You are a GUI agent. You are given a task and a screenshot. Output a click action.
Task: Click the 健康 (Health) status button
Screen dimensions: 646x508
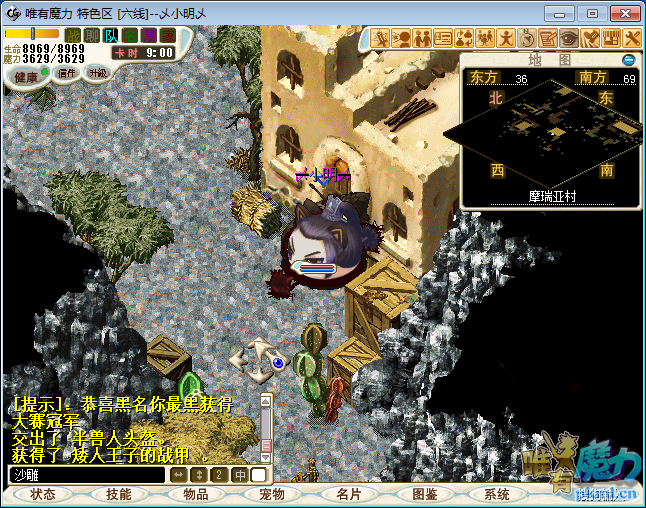(26, 77)
